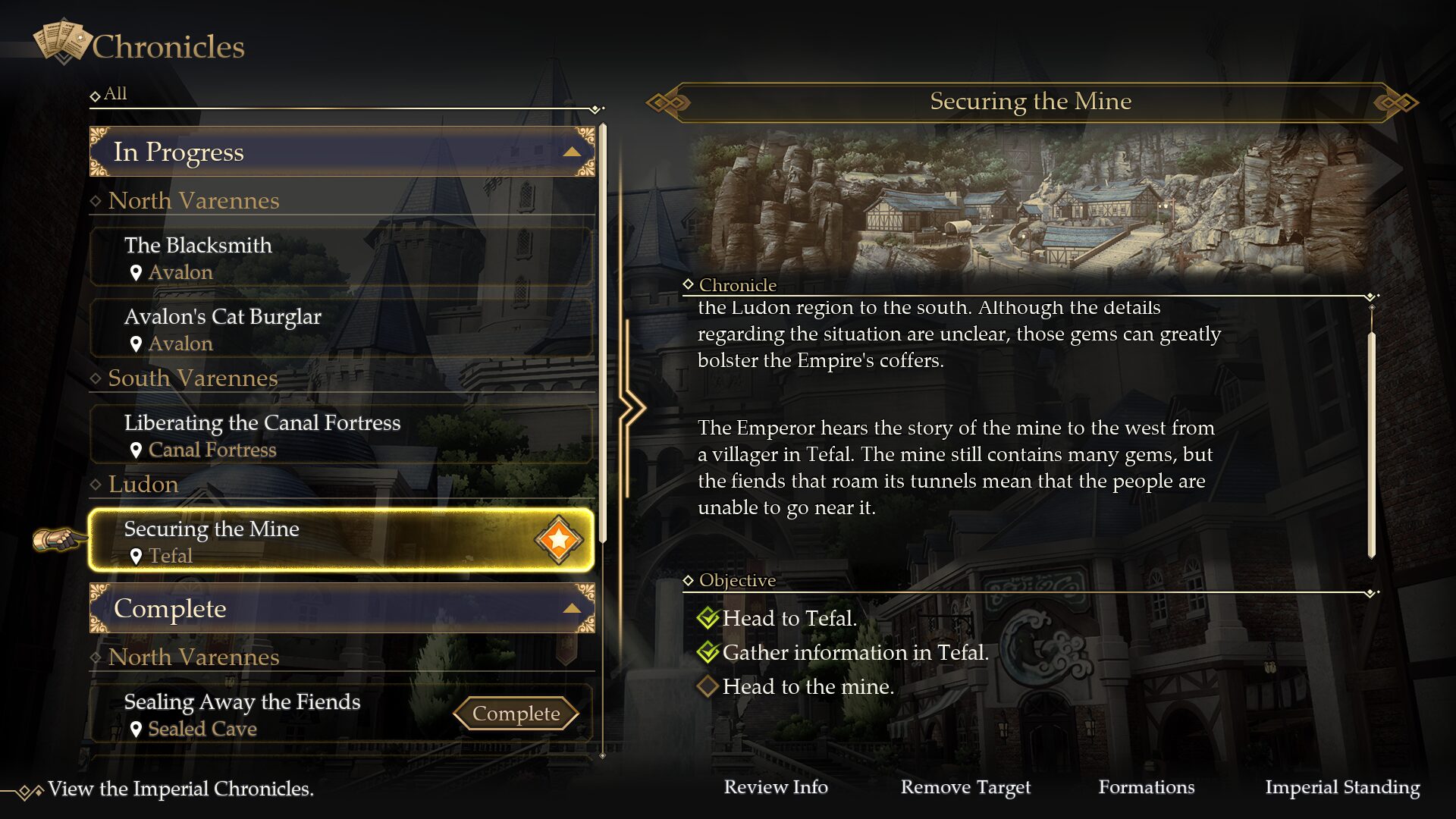Click the left arrow ornament by quest title
The width and height of the screenshot is (1456, 819).
coord(667,102)
